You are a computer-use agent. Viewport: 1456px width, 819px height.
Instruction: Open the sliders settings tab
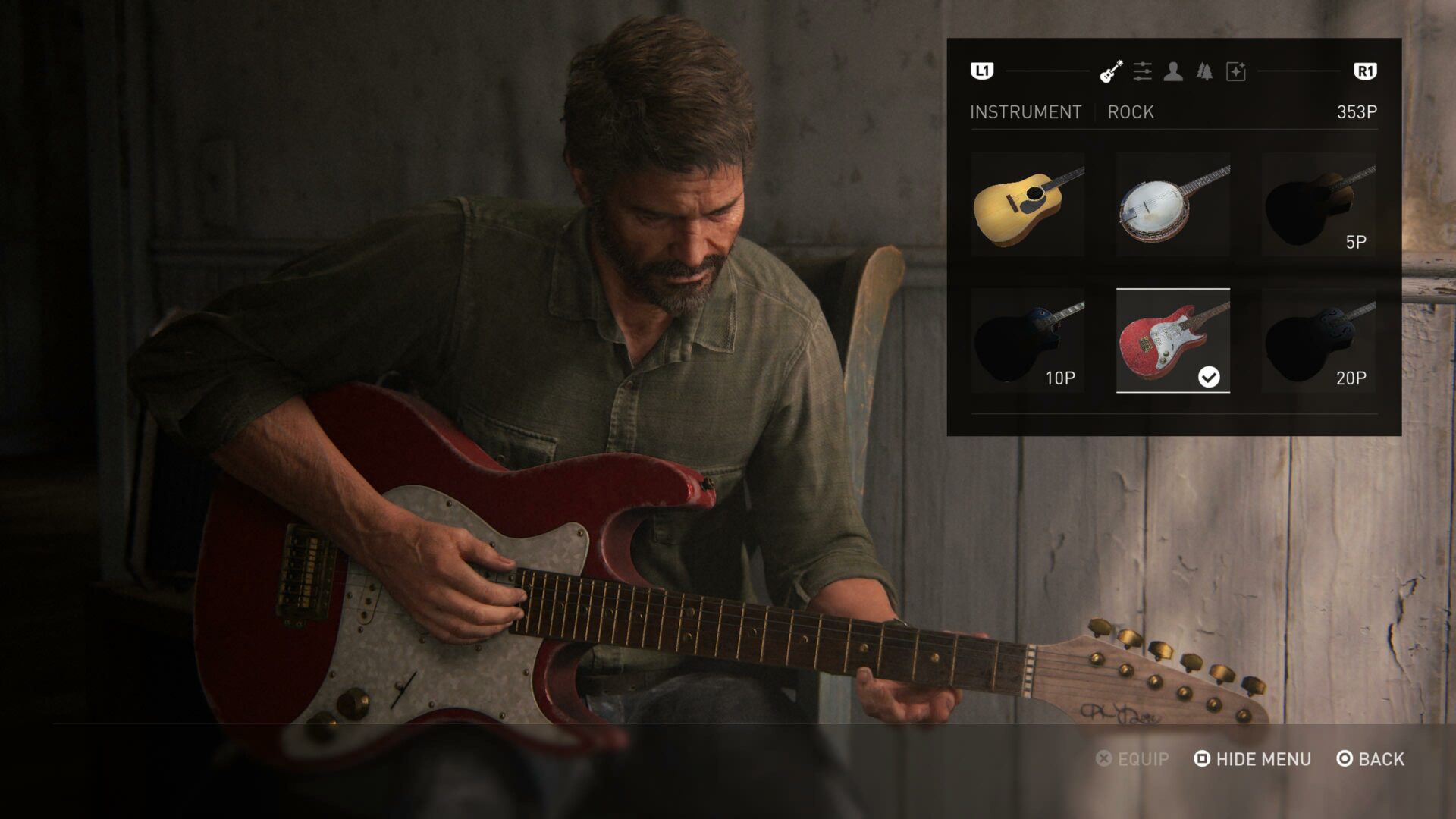(1142, 71)
